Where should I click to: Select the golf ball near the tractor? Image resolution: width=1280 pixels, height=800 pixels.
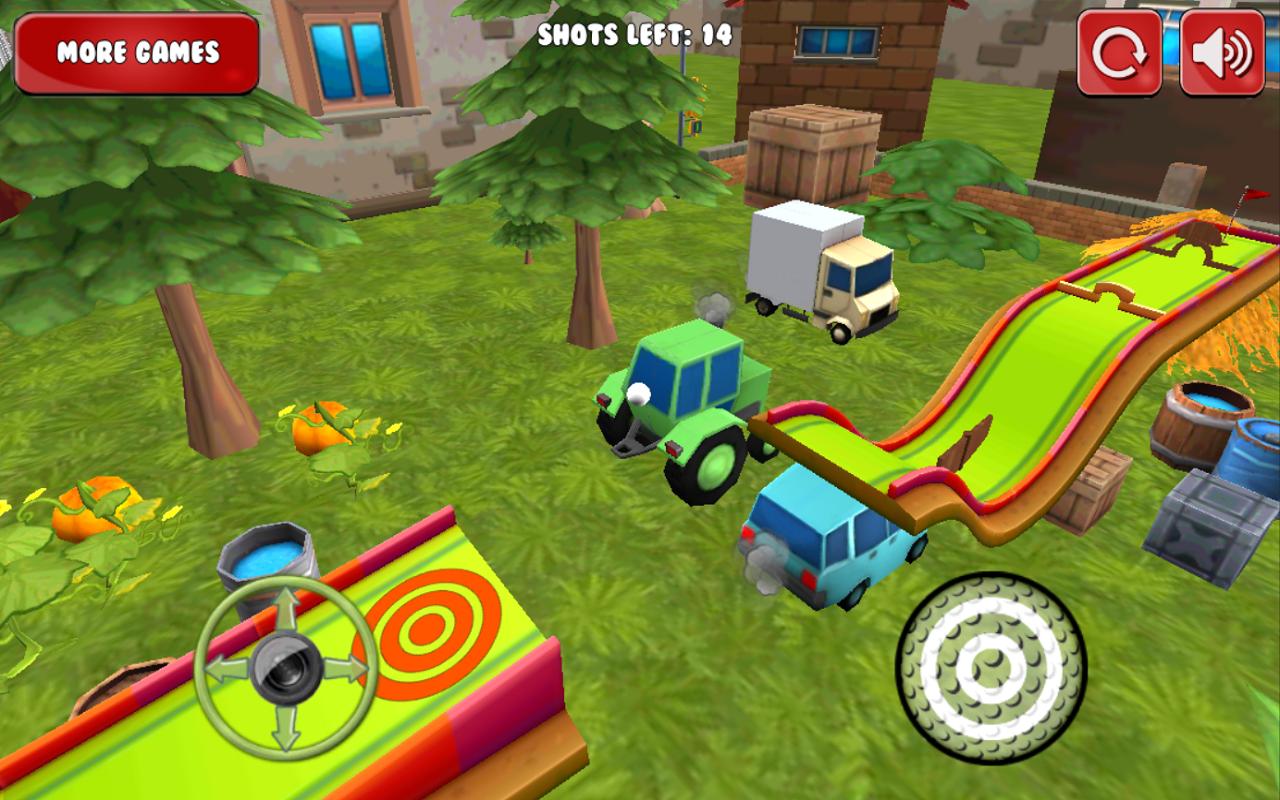tap(637, 394)
